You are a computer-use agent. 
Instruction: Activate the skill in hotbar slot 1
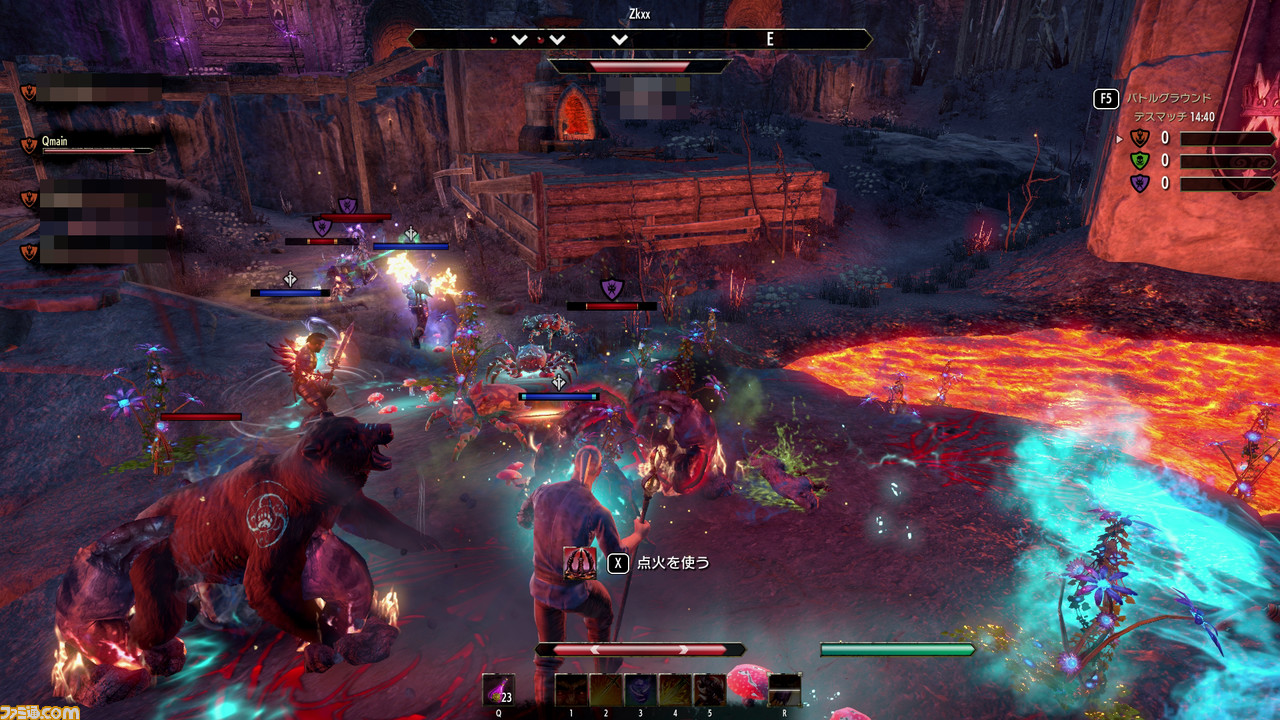point(571,689)
